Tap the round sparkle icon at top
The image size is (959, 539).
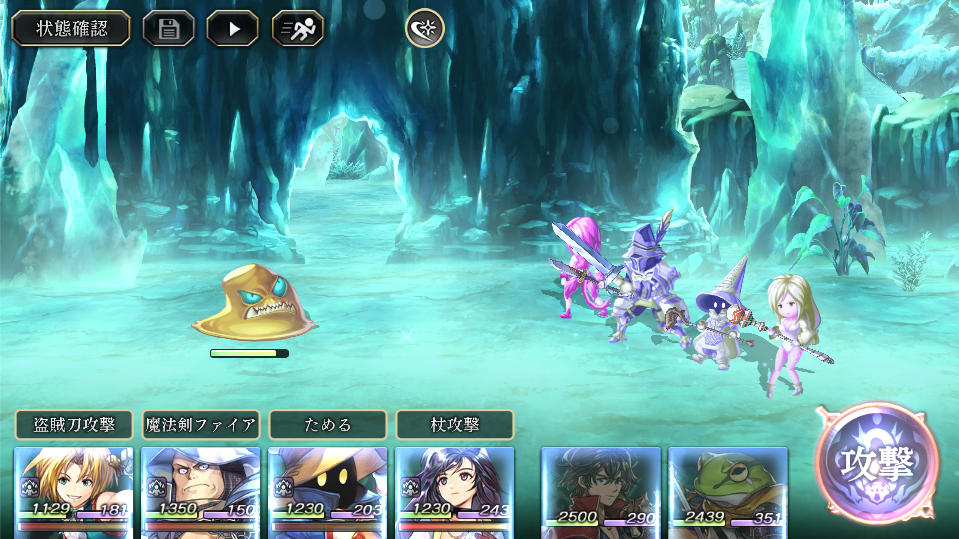(x=424, y=28)
